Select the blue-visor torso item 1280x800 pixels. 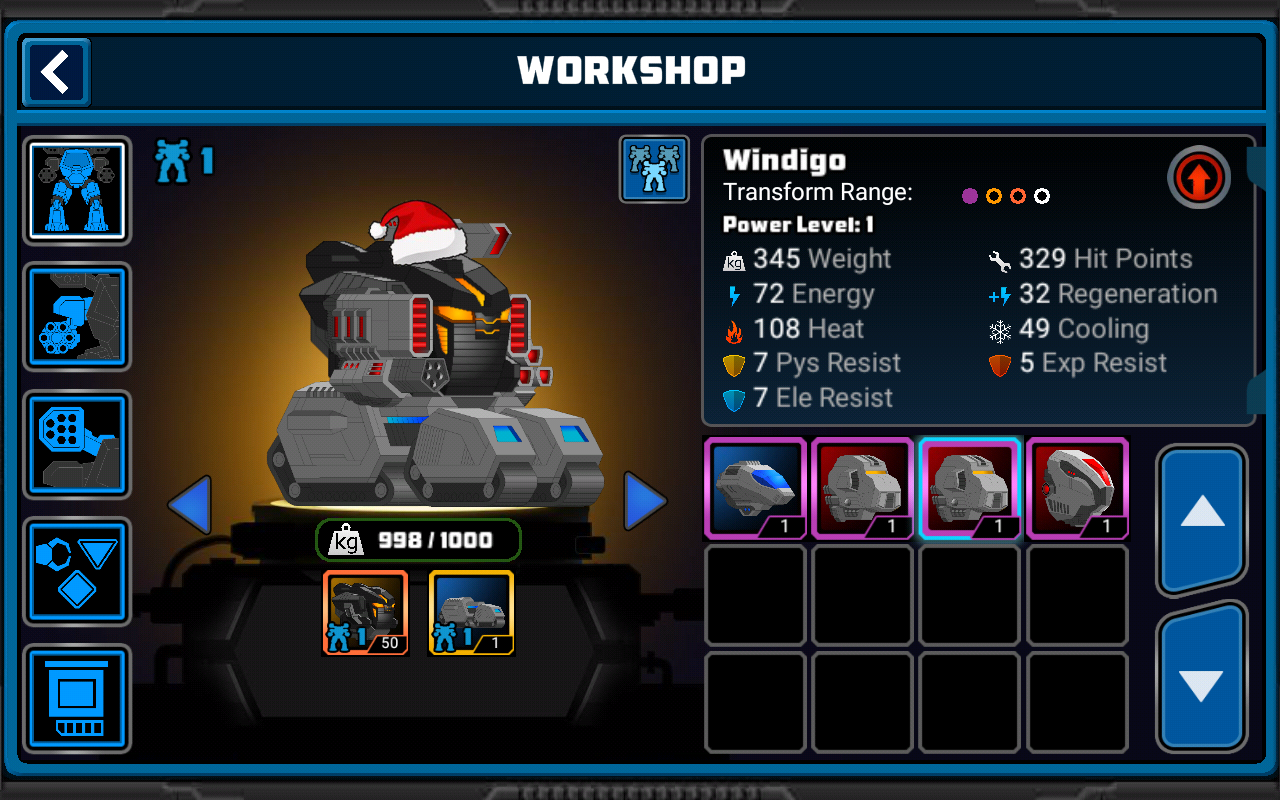[755, 488]
